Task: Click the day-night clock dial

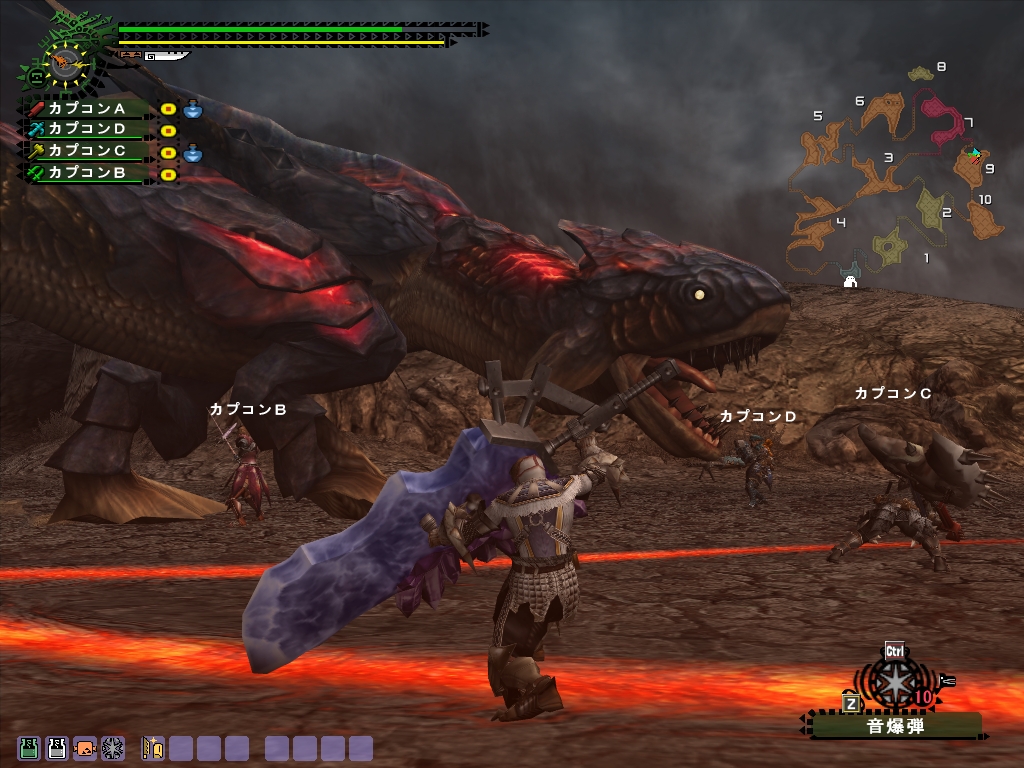Action: tap(66, 62)
